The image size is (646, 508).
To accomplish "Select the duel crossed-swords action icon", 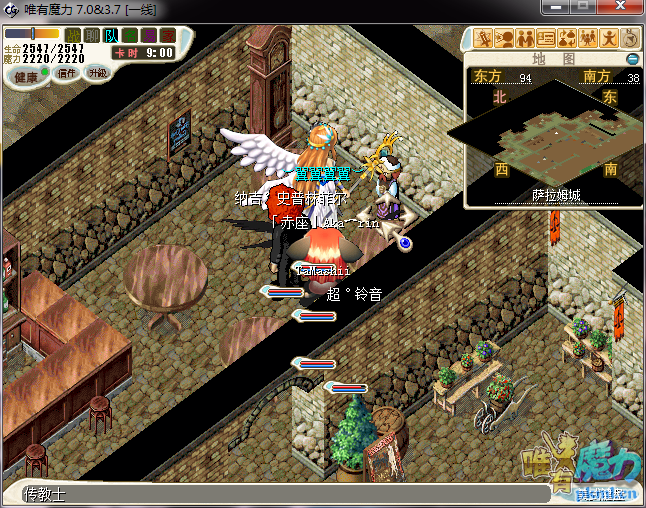I will (x=483, y=39).
